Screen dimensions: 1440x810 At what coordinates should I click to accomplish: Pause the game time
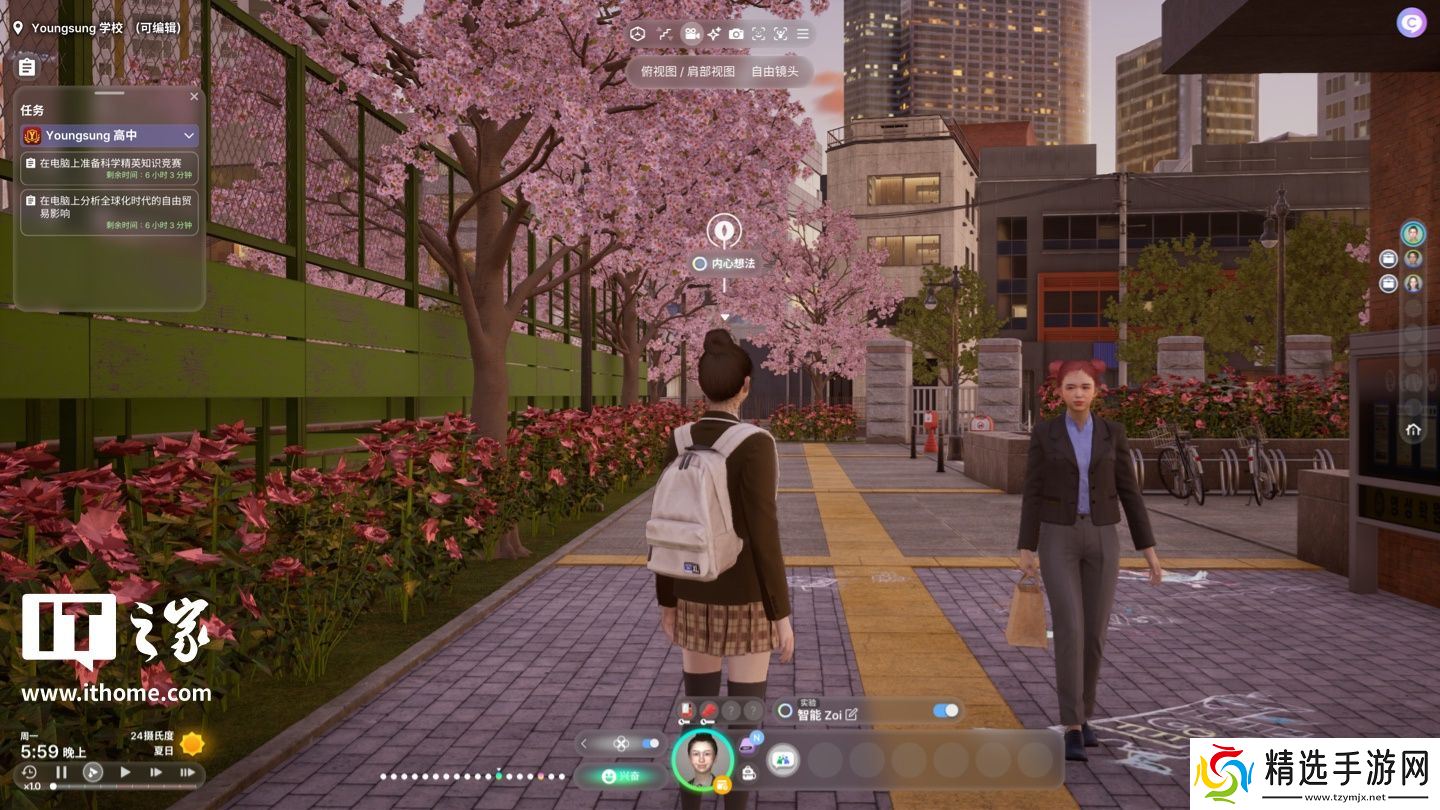pyautogui.click(x=61, y=772)
